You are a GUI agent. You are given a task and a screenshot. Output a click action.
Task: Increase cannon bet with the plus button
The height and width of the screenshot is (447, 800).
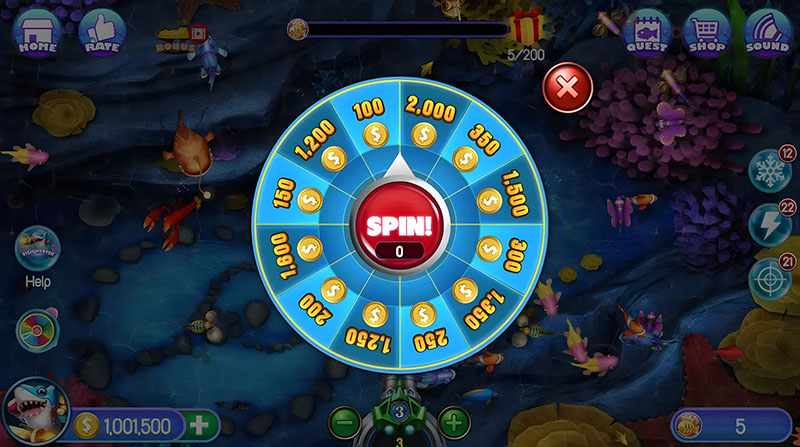(453, 422)
